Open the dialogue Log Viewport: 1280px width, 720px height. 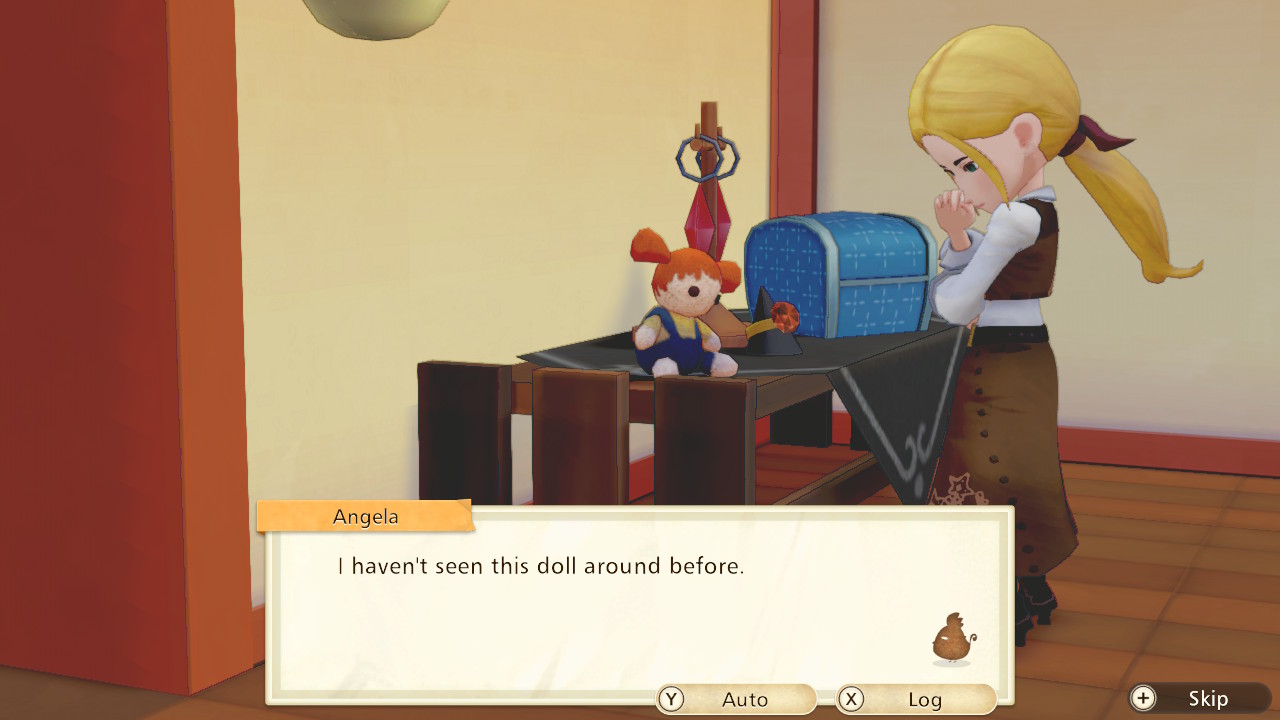[916, 699]
